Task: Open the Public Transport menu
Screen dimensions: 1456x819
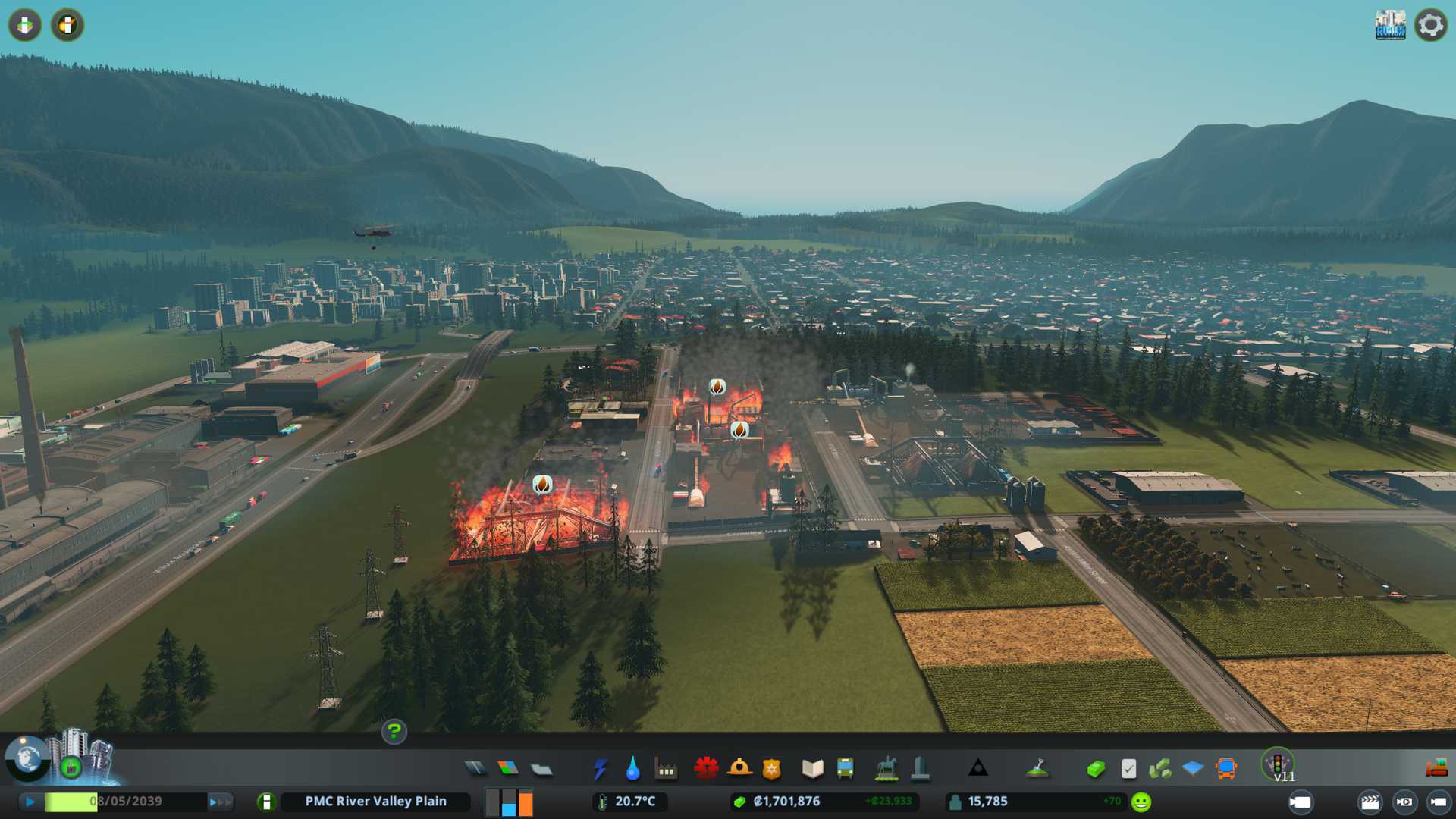Action: [845, 769]
